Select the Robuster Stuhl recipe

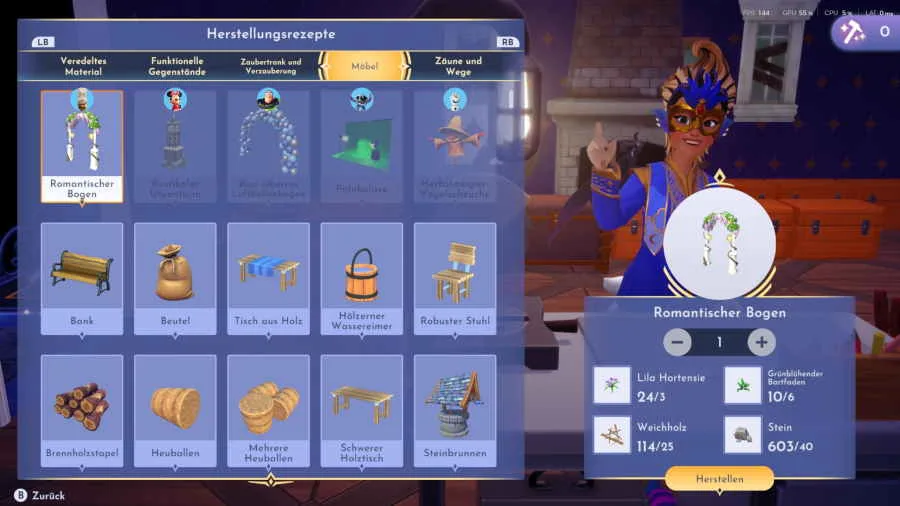pyautogui.click(x=455, y=278)
